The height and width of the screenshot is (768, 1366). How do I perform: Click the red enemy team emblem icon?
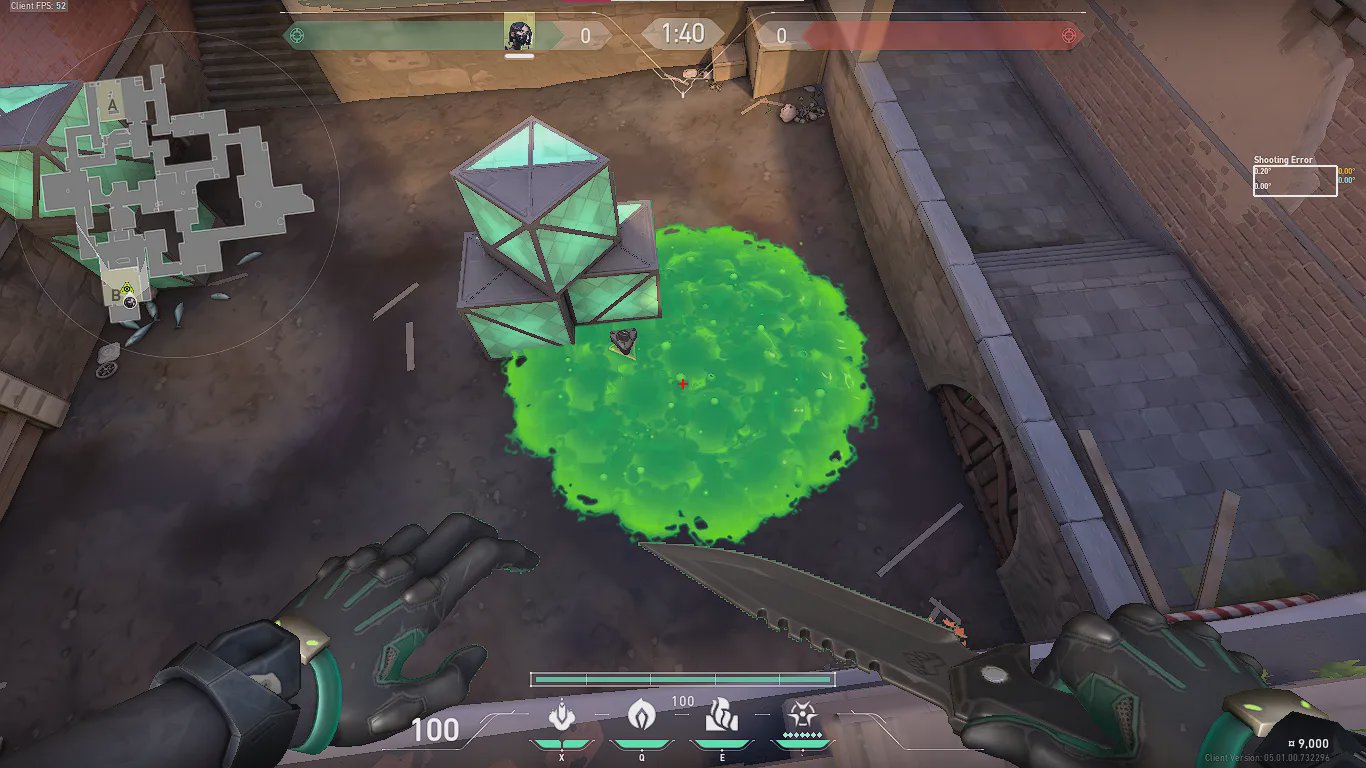(1070, 36)
